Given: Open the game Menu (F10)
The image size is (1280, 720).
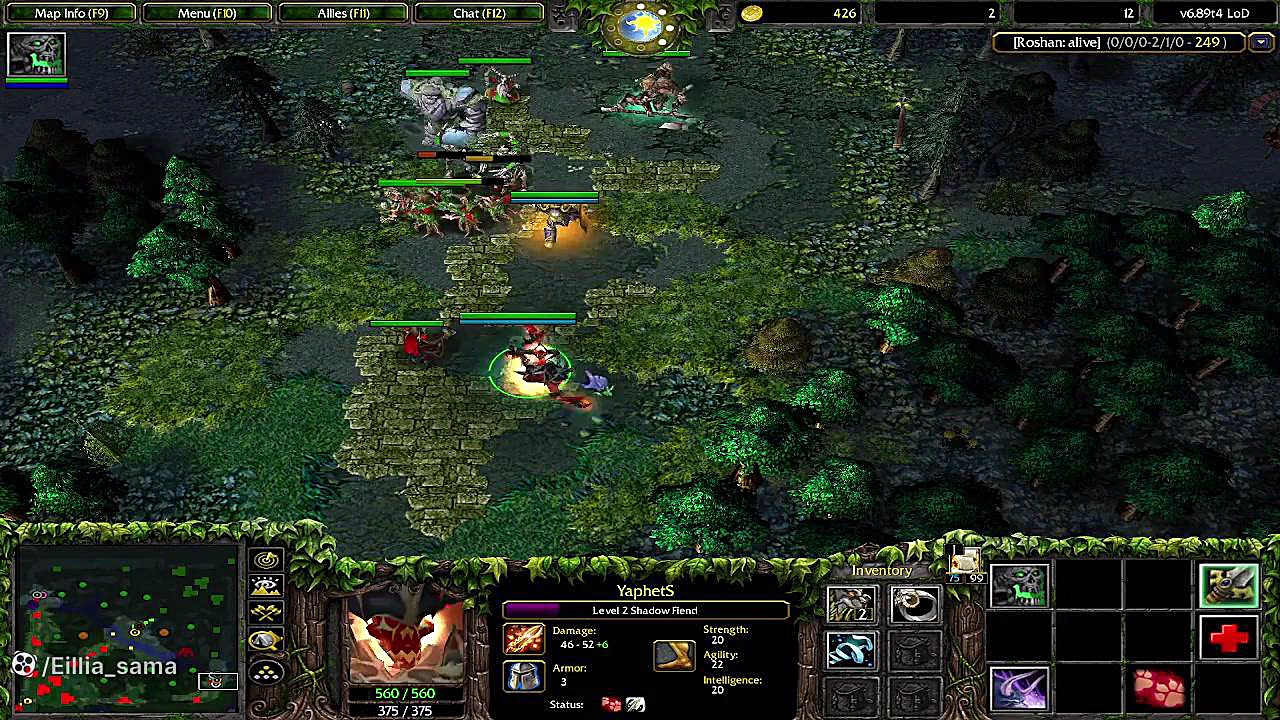Looking at the screenshot, I should pyautogui.click(x=207, y=13).
